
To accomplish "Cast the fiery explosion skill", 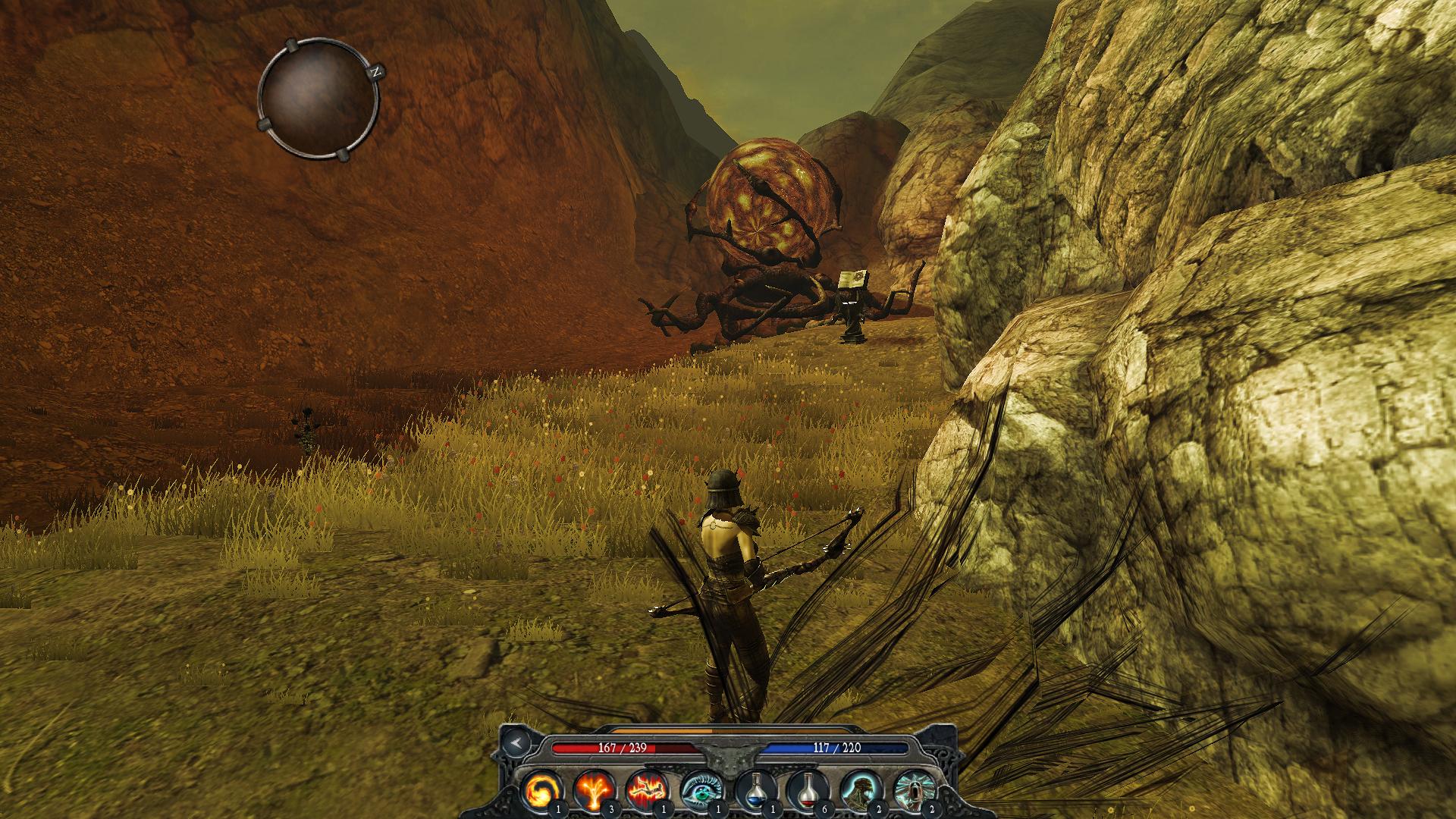I will [x=593, y=789].
